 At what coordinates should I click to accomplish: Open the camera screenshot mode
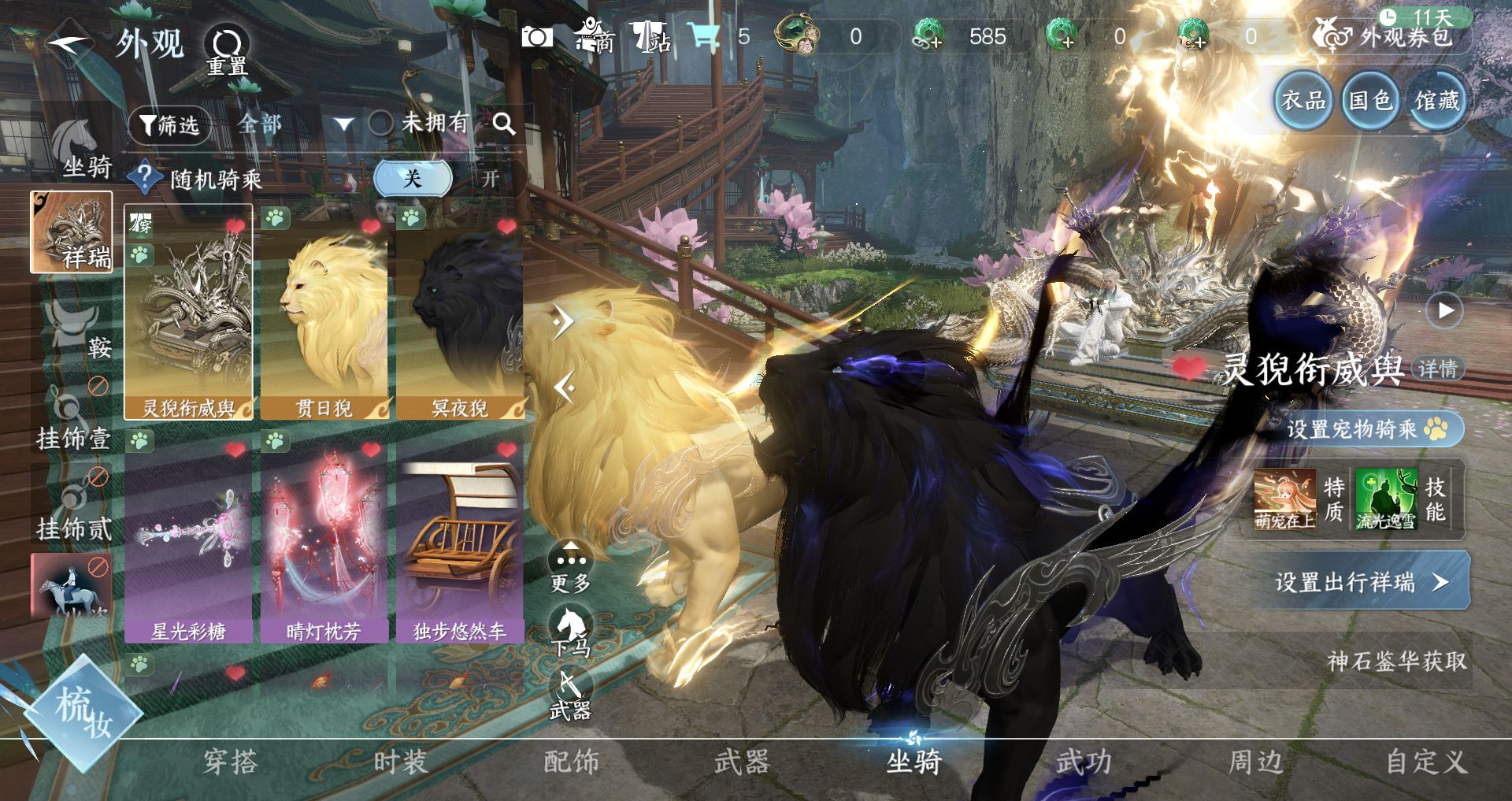tap(537, 37)
